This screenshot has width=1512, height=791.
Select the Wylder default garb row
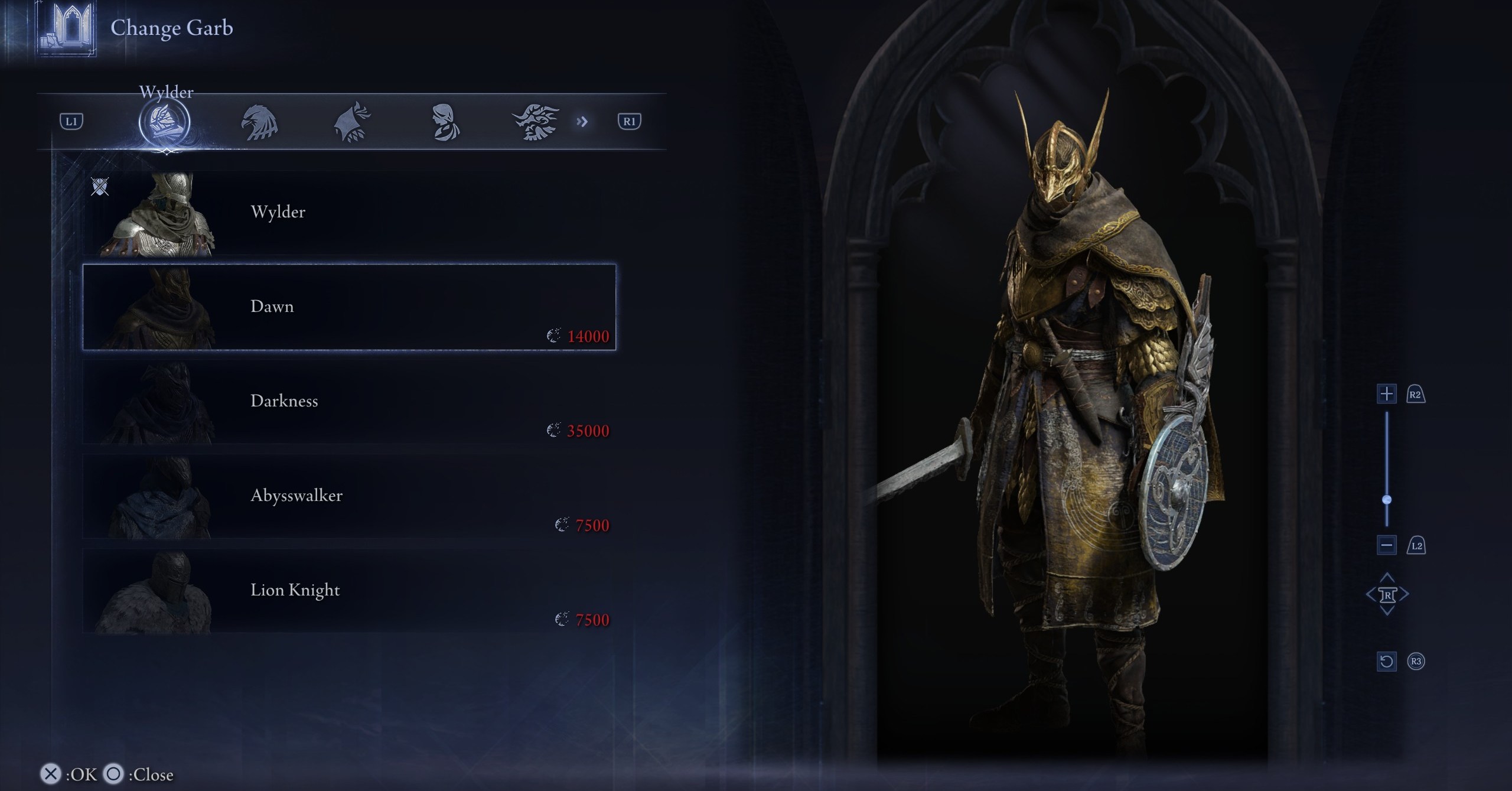click(348, 213)
